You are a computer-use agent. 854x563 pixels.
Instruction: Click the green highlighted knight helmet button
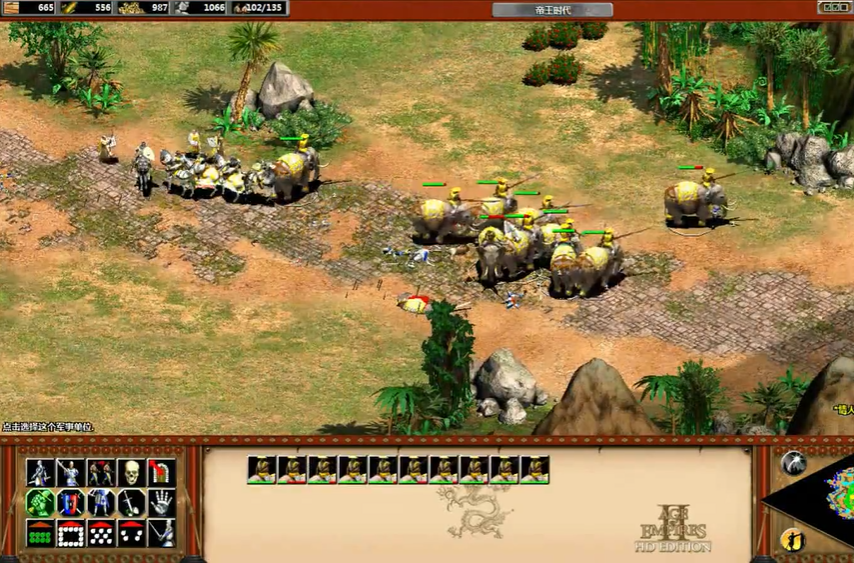pos(40,503)
